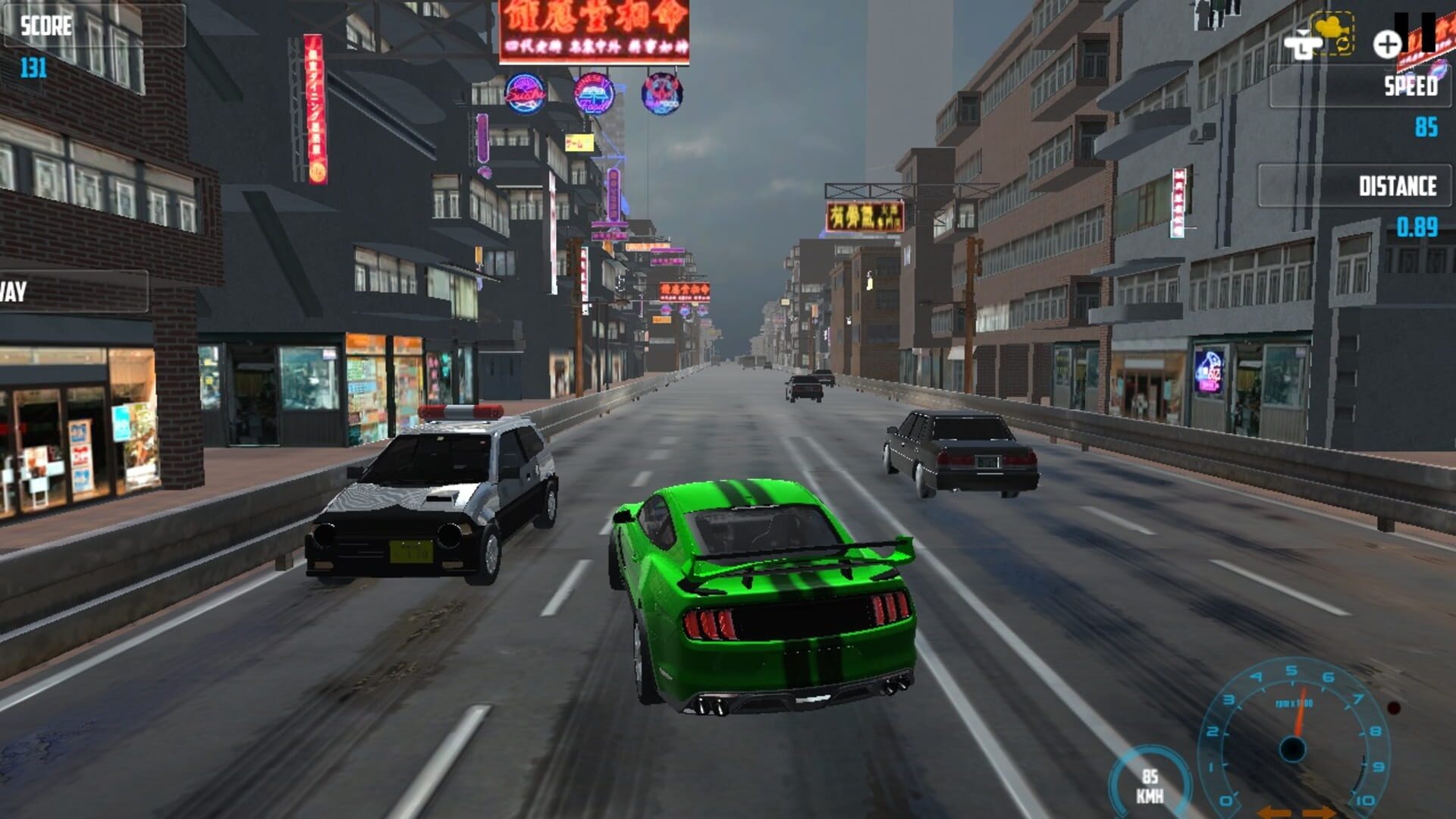Click the red warning indicator beside the tachometer
The image size is (1456, 819).
coord(1393,708)
